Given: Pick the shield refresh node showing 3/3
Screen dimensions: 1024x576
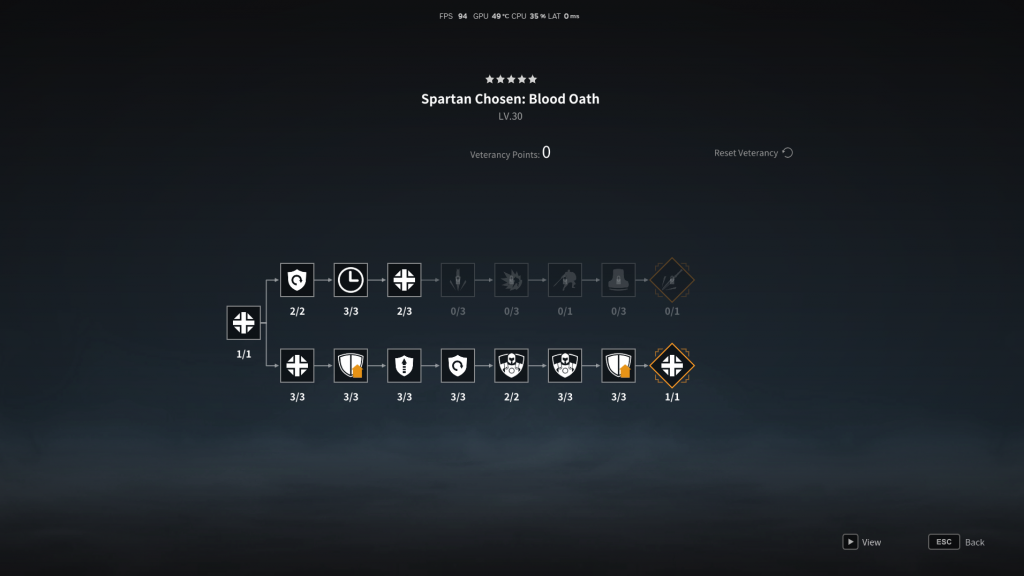Looking at the screenshot, I should [x=458, y=366].
